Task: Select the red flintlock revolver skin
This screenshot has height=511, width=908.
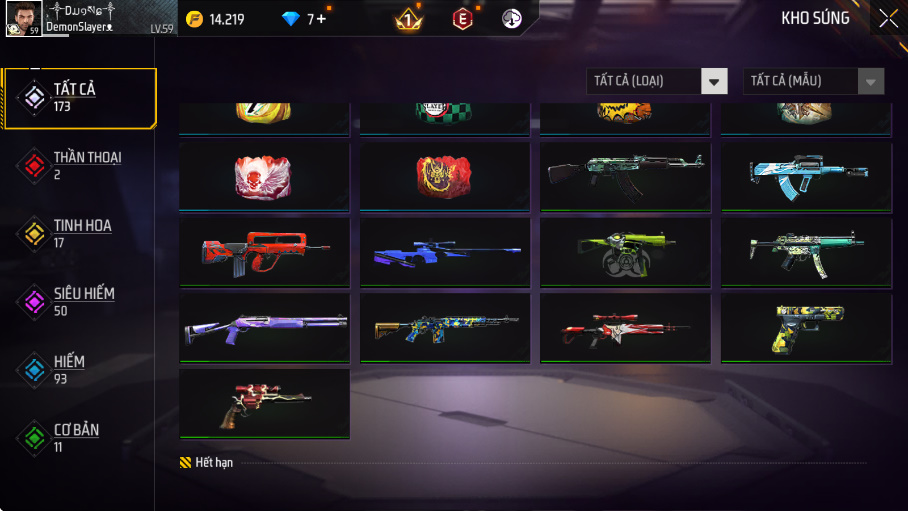Action: tap(264, 402)
